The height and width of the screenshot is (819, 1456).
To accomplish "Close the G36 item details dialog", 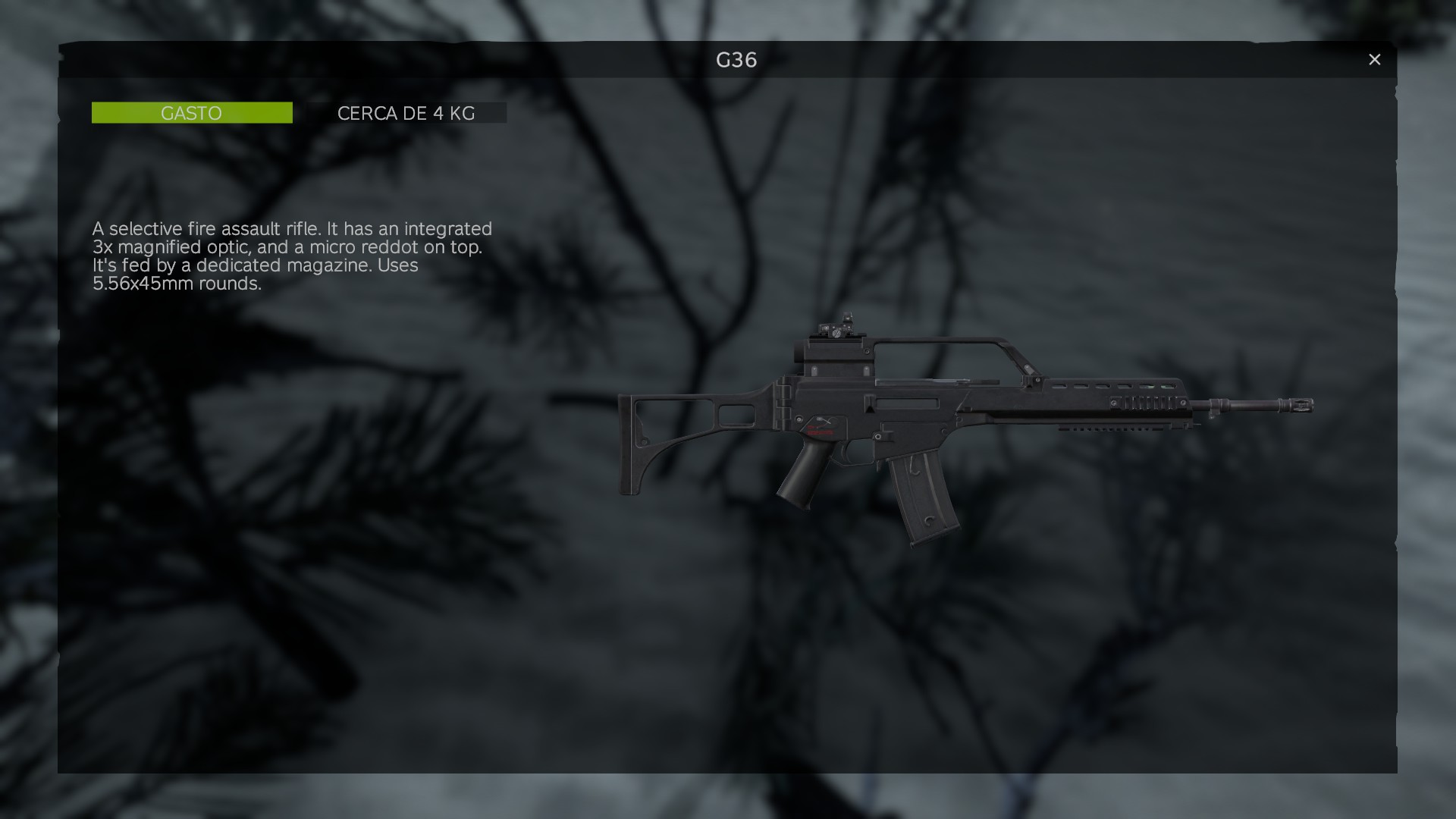I will [x=1375, y=59].
